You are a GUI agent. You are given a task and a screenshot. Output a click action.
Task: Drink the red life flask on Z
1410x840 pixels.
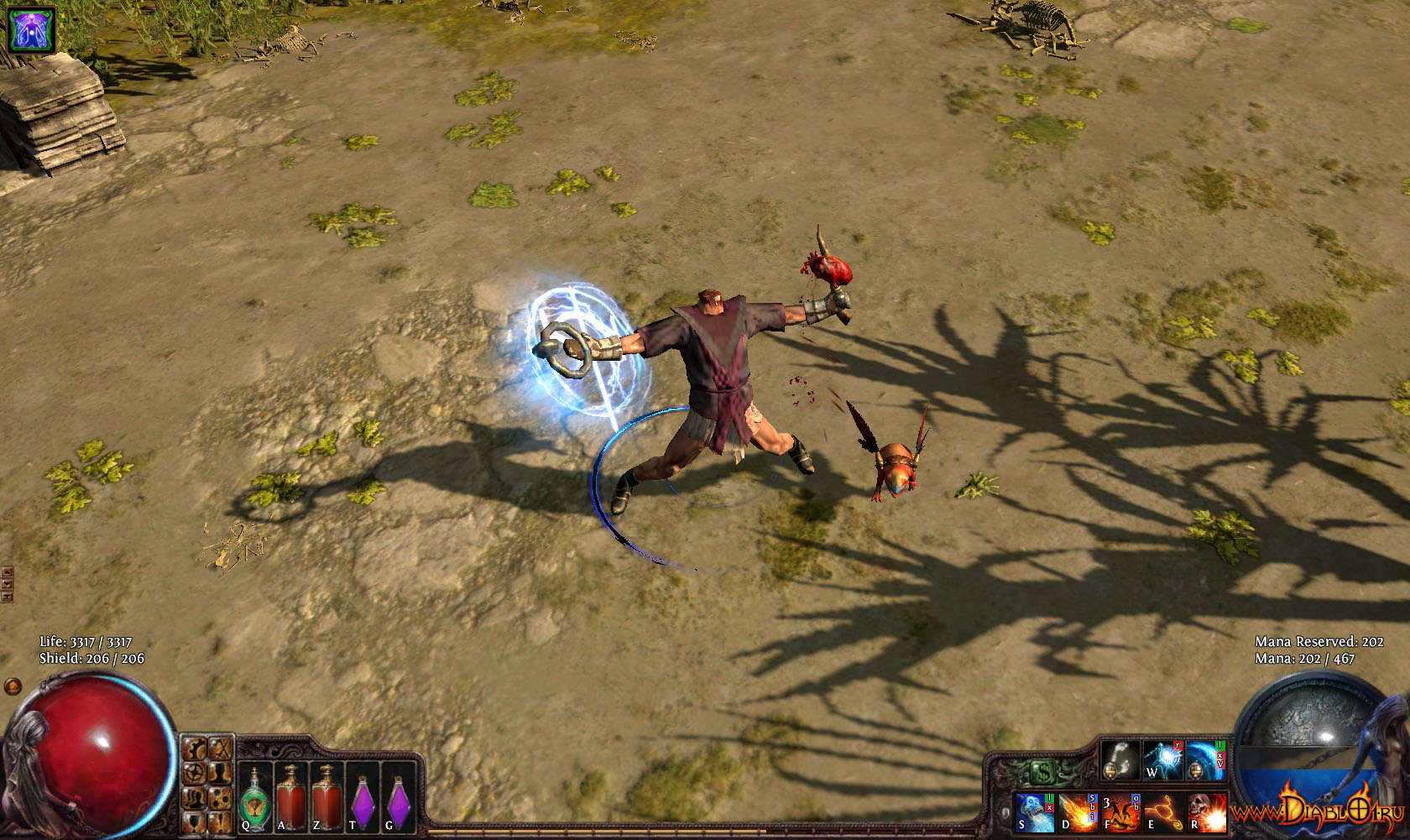326,798
